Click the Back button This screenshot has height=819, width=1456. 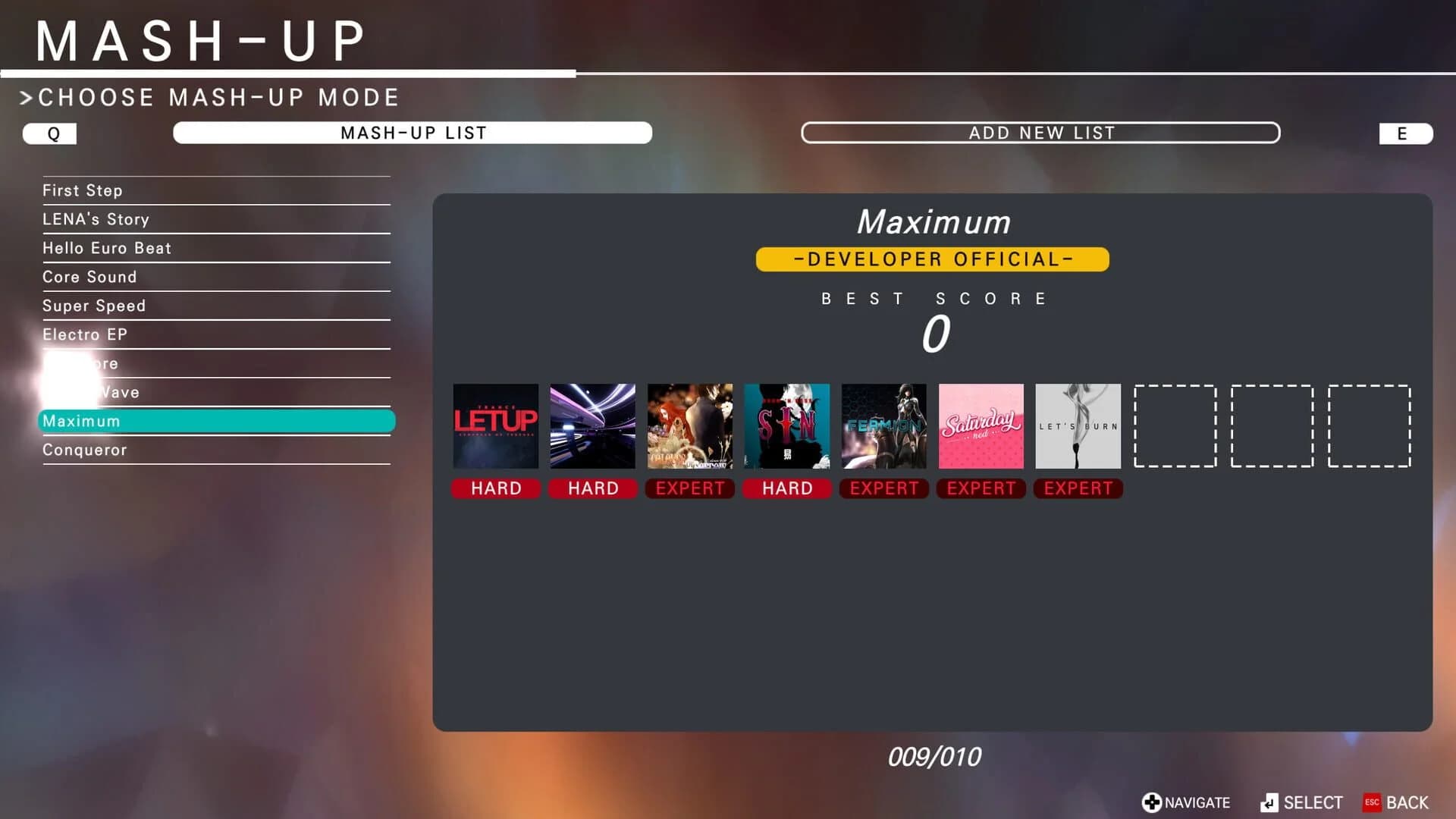pyautogui.click(x=1396, y=802)
